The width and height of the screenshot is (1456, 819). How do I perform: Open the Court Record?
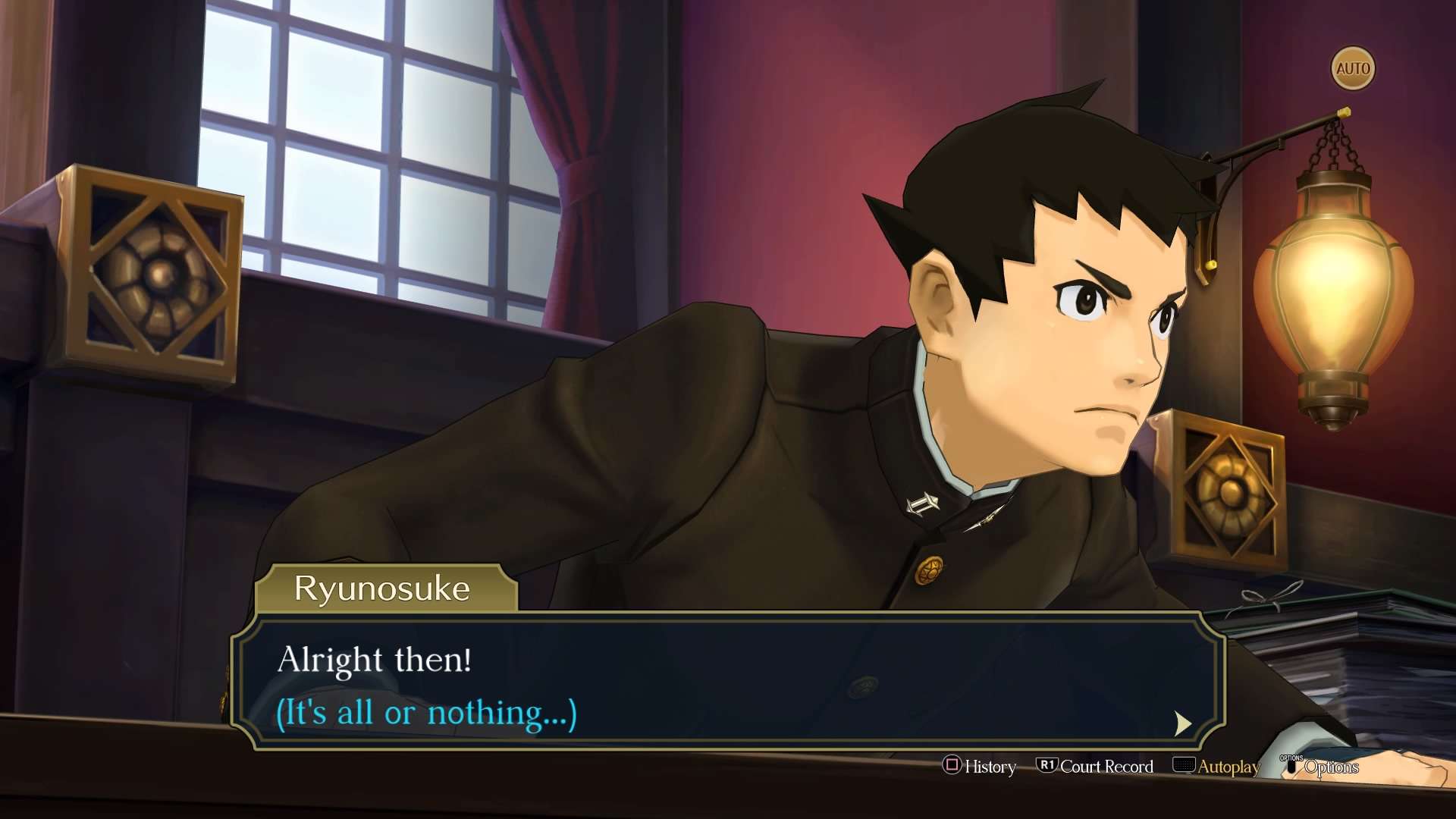coord(1095,767)
